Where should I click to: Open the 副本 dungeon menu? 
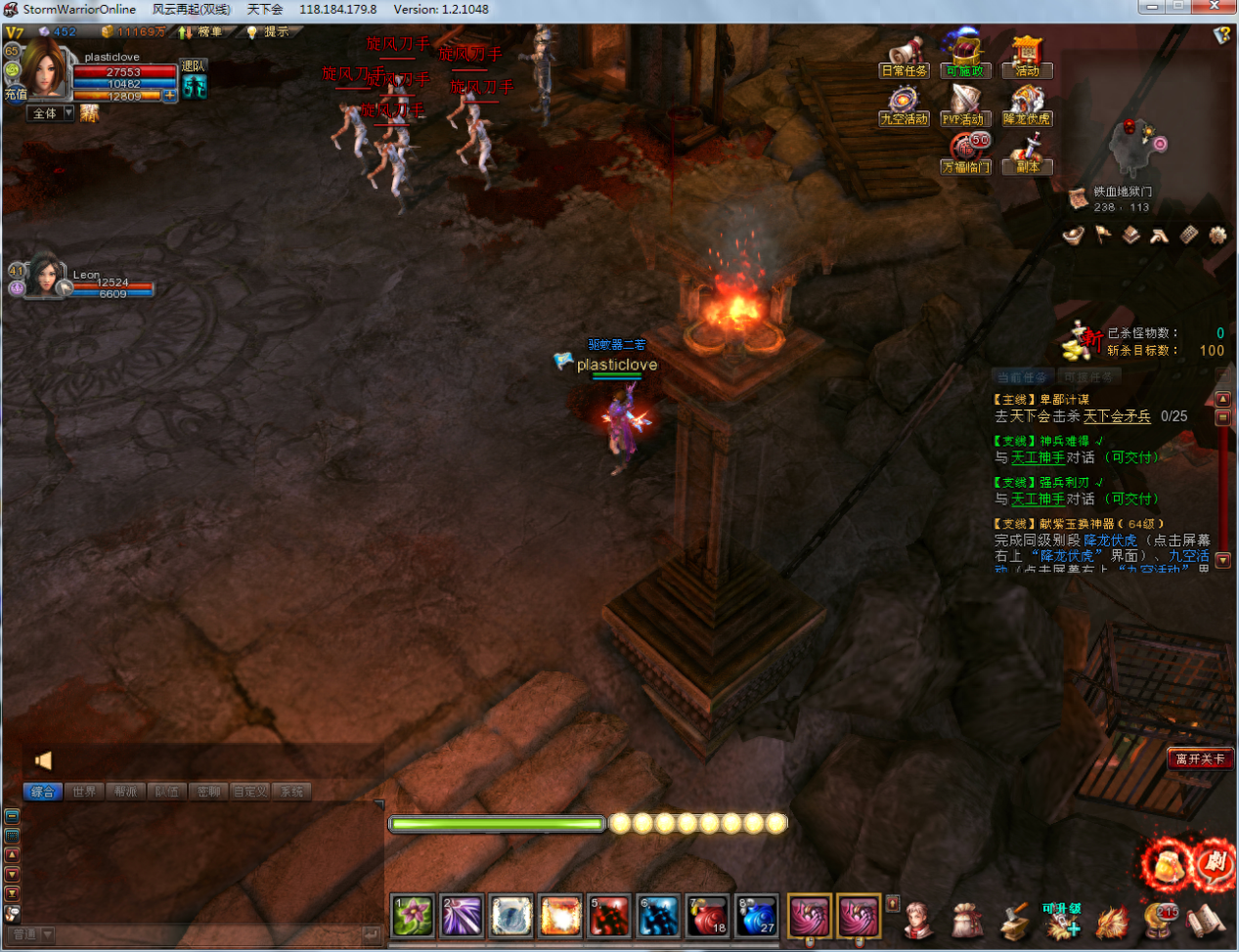click(1027, 154)
